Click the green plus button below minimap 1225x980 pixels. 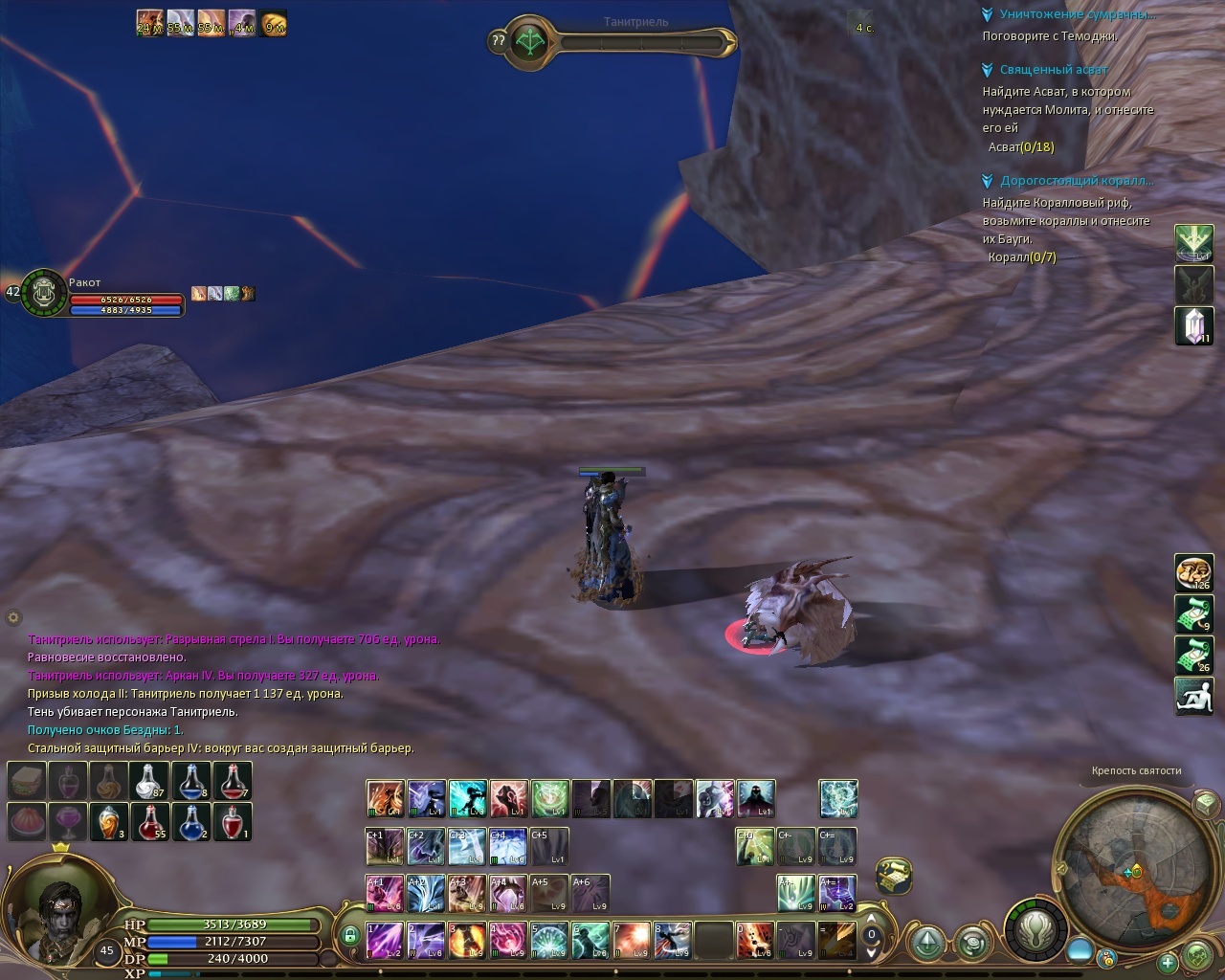[x=1167, y=962]
